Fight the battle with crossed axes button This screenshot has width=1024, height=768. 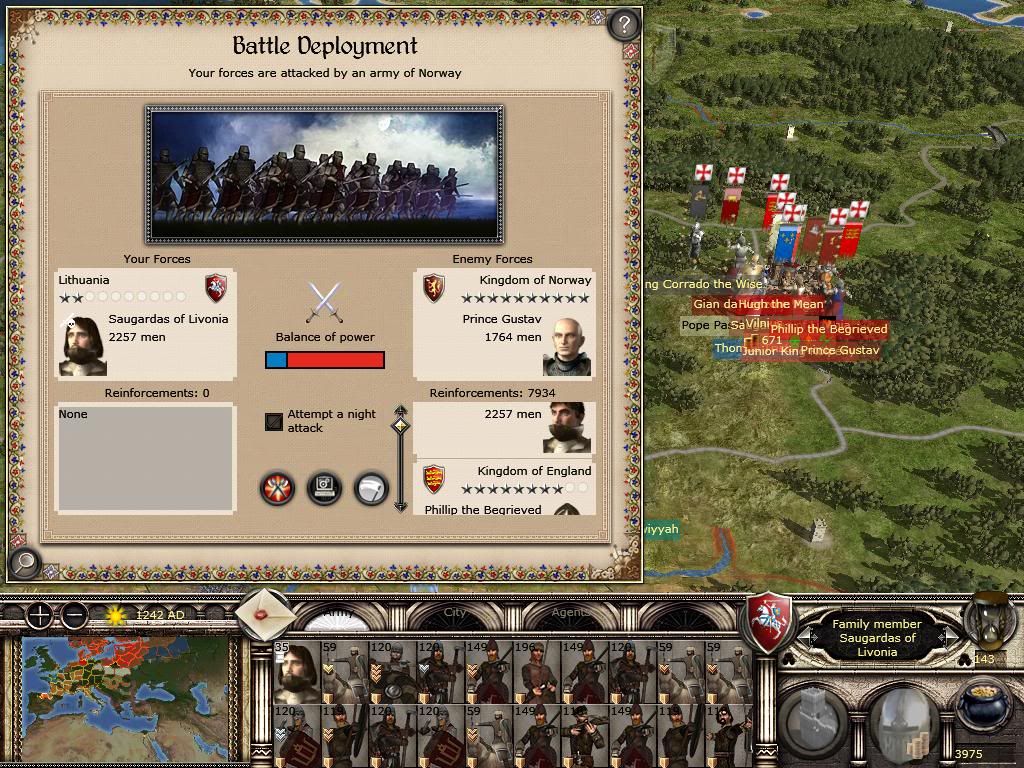277,488
